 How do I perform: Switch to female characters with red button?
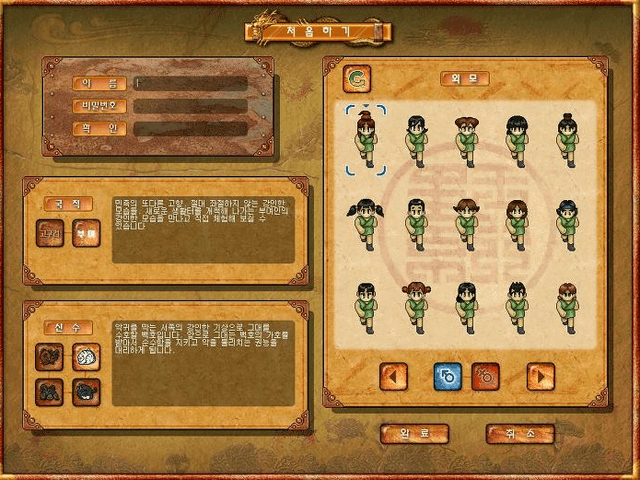486,377
